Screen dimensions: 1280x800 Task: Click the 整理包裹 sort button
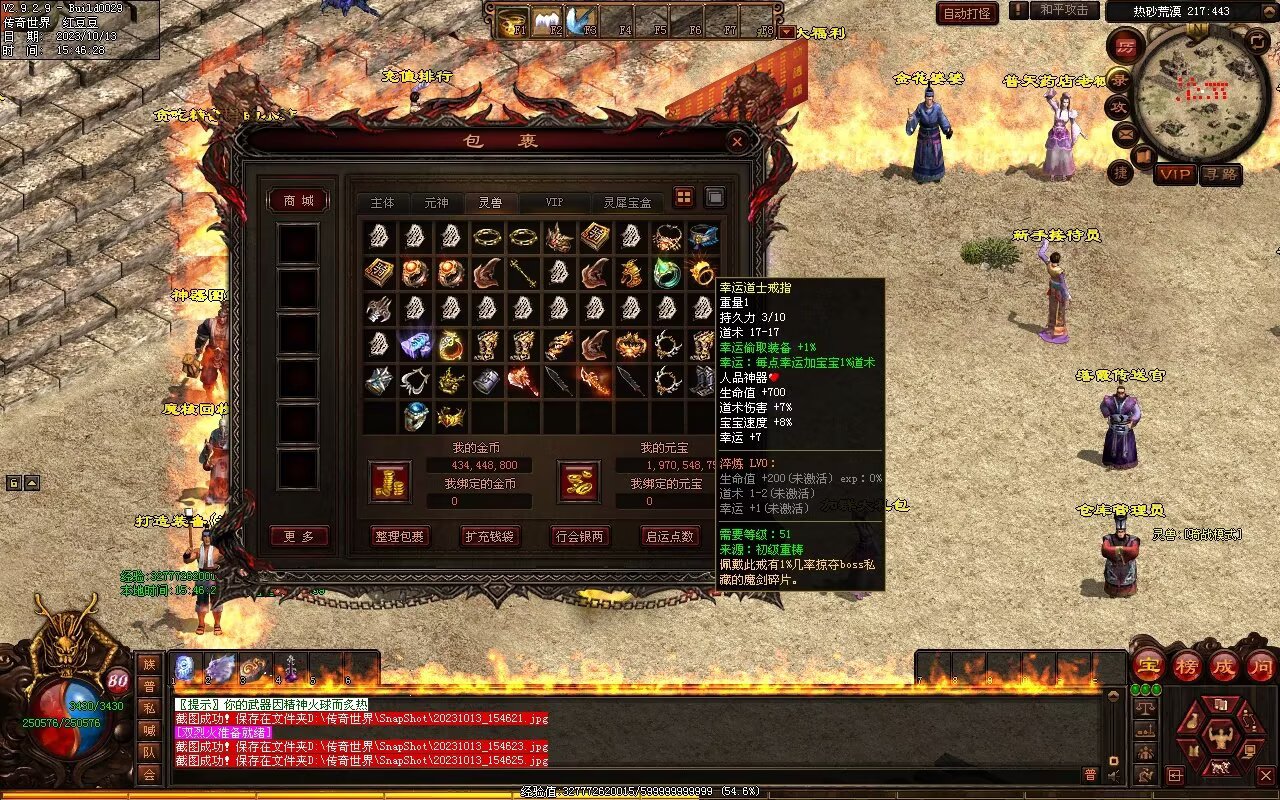pyautogui.click(x=399, y=536)
